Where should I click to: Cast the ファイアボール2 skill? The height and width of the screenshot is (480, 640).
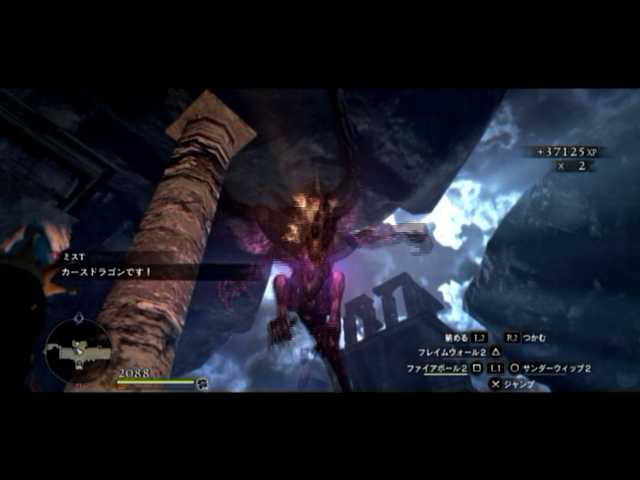[x=437, y=368]
